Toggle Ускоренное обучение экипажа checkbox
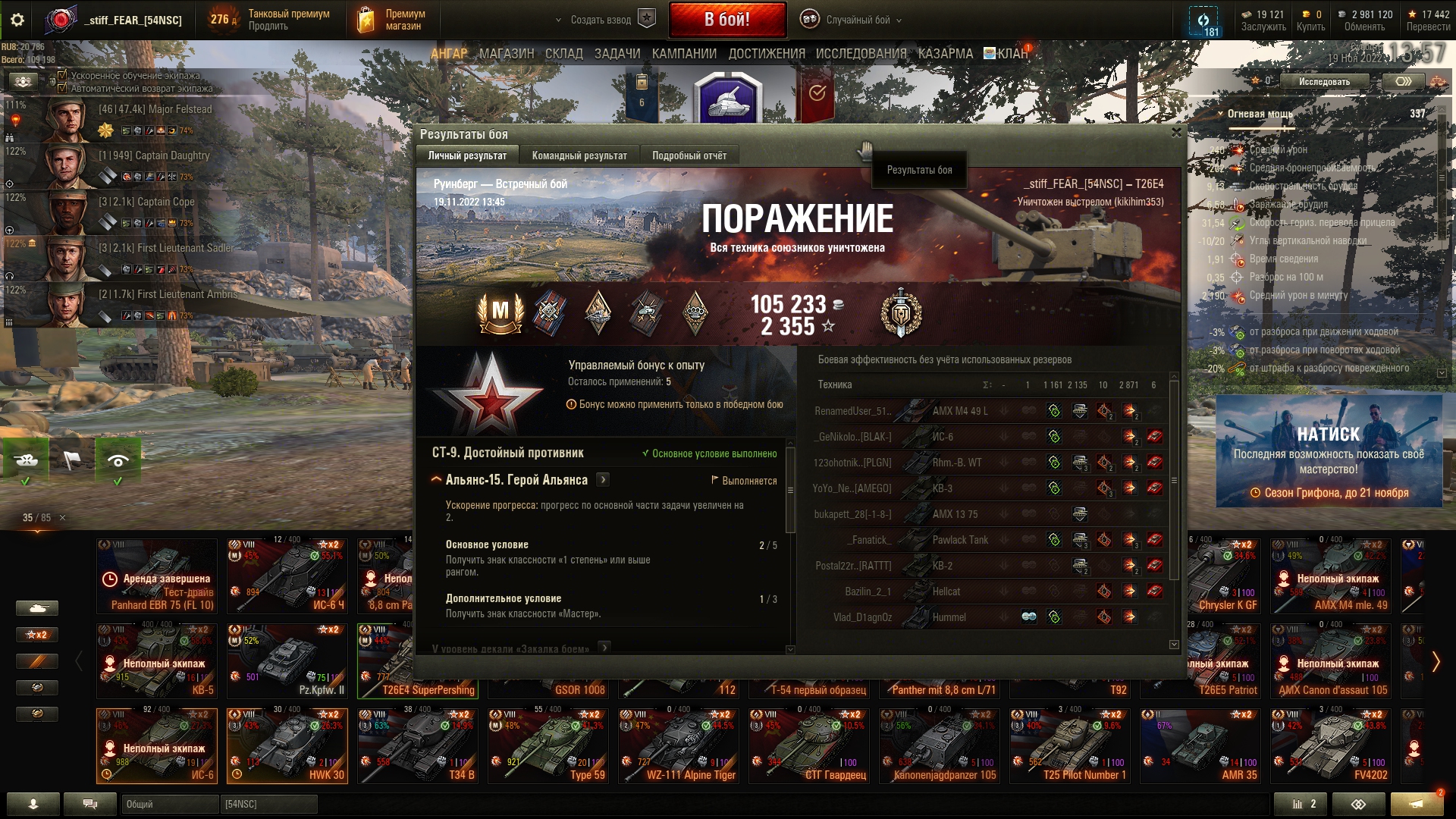Viewport: 1456px width, 819px height. 63,76
